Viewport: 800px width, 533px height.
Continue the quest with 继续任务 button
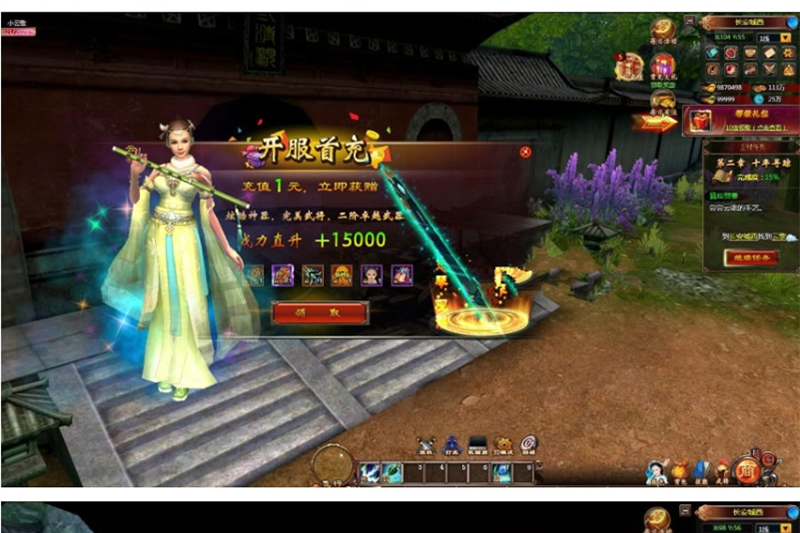751,257
